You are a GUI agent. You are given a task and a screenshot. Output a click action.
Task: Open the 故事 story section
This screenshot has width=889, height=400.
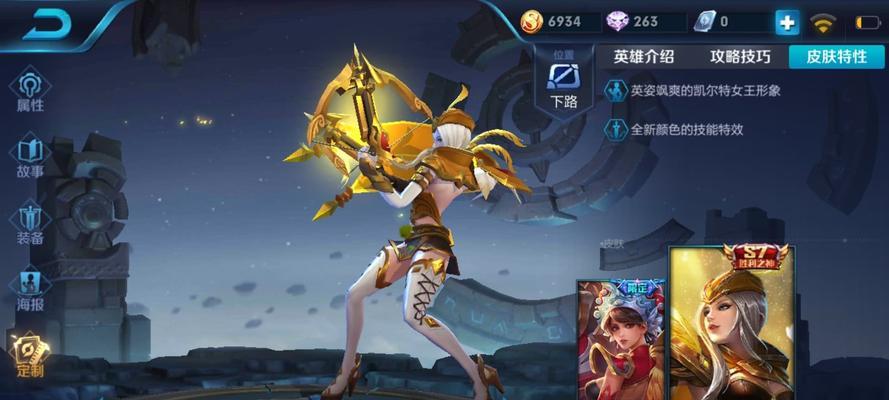click(30, 158)
